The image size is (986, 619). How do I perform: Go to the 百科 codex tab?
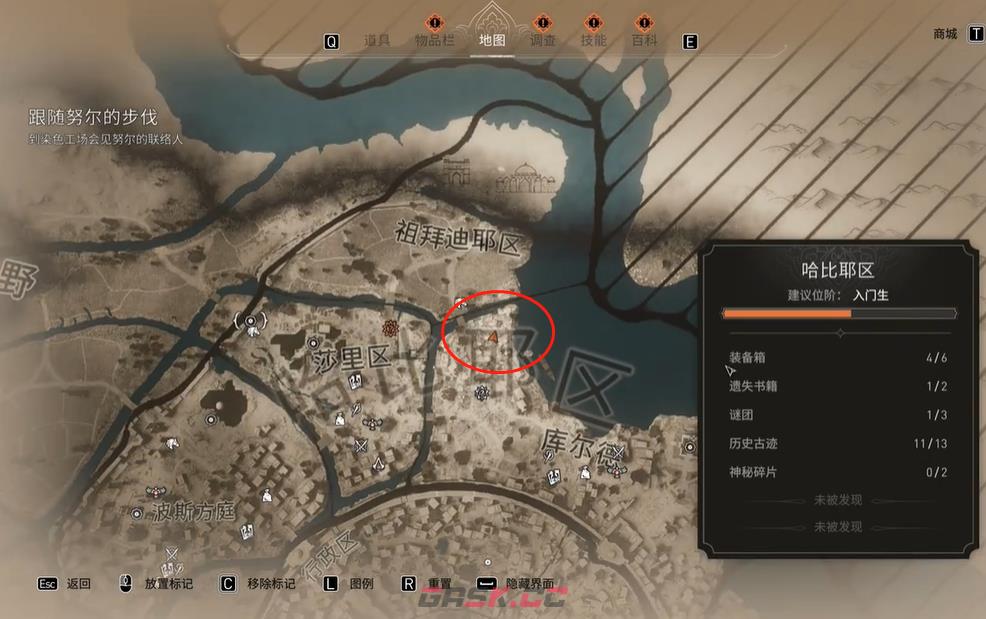point(645,41)
